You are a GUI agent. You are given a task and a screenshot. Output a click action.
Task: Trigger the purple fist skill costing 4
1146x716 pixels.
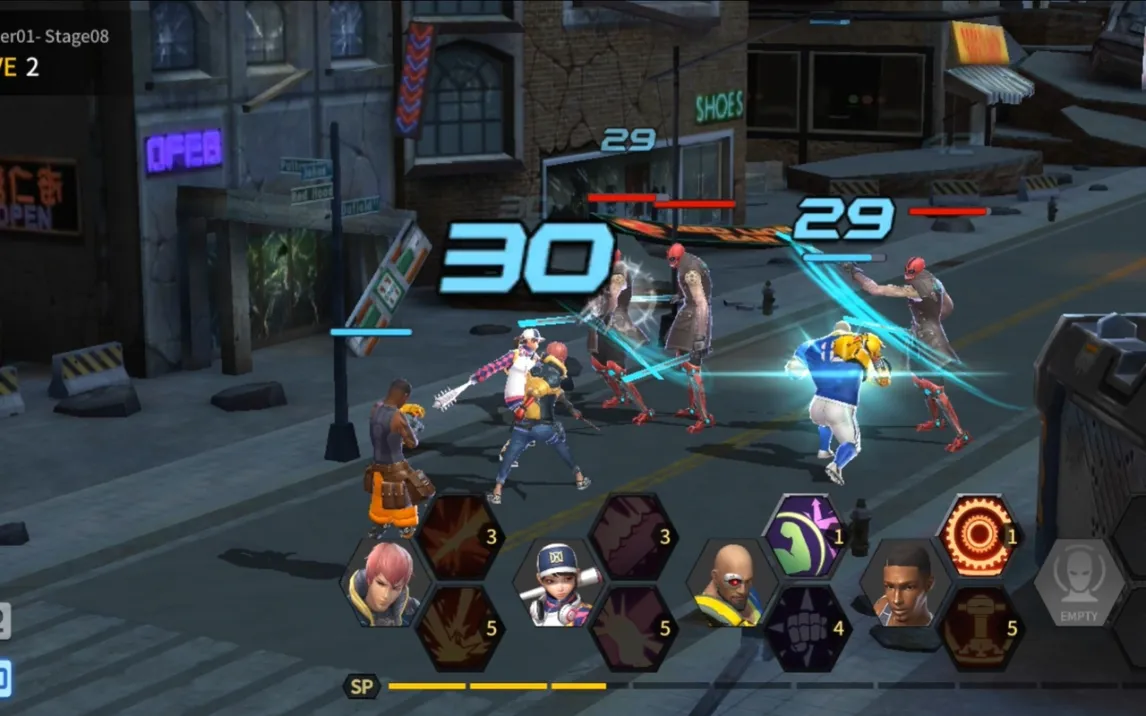point(805,628)
